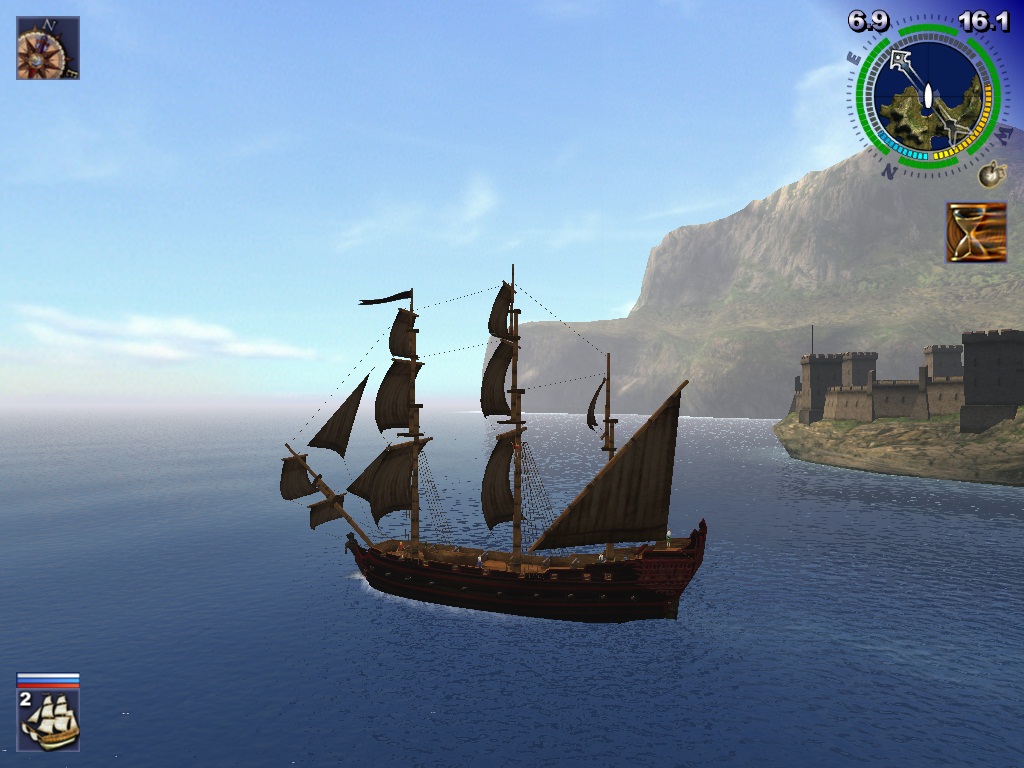Click the small cannonball icon below the minimap
1024x768 pixels.
[990, 175]
